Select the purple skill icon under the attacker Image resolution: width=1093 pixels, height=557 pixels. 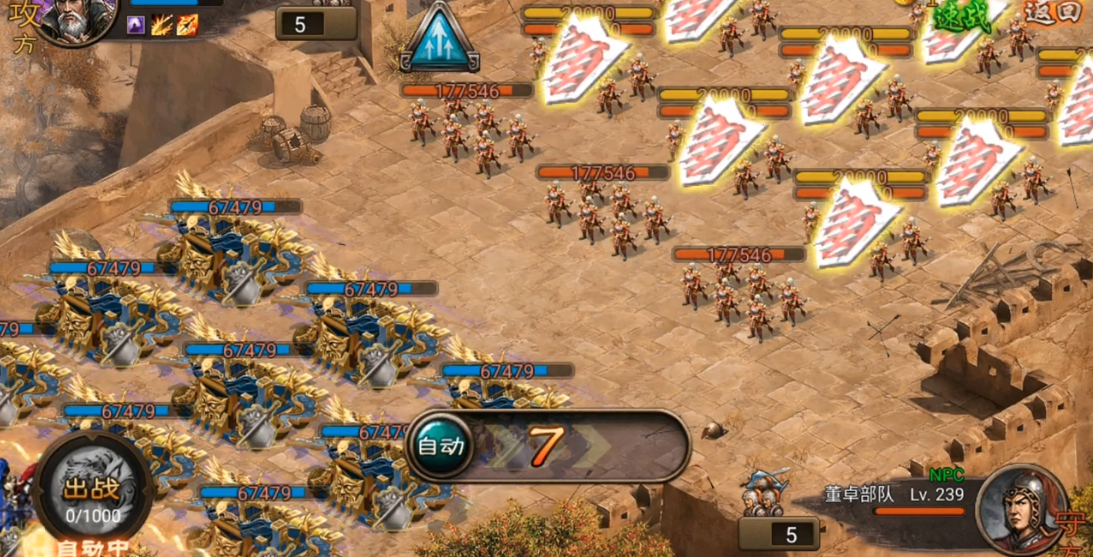click(137, 25)
